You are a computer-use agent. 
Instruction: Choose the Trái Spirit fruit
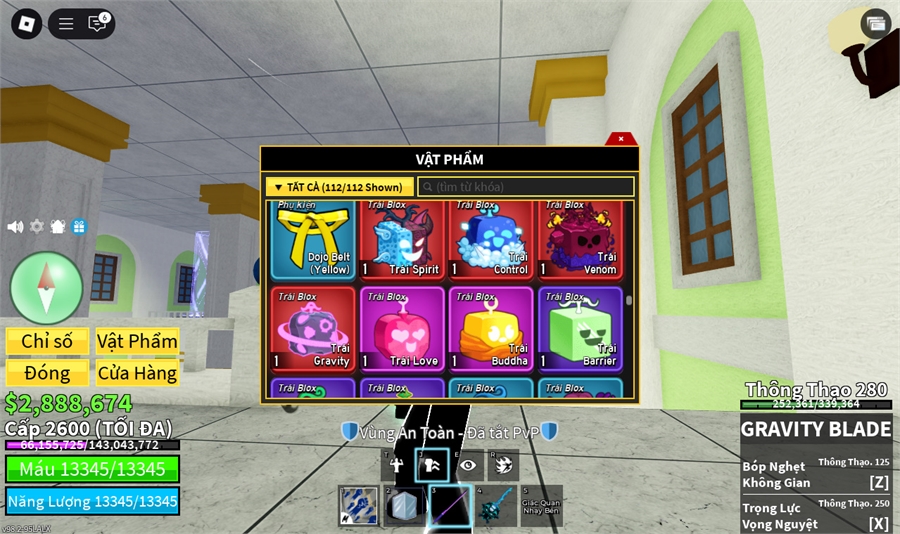[x=400, y=240]
